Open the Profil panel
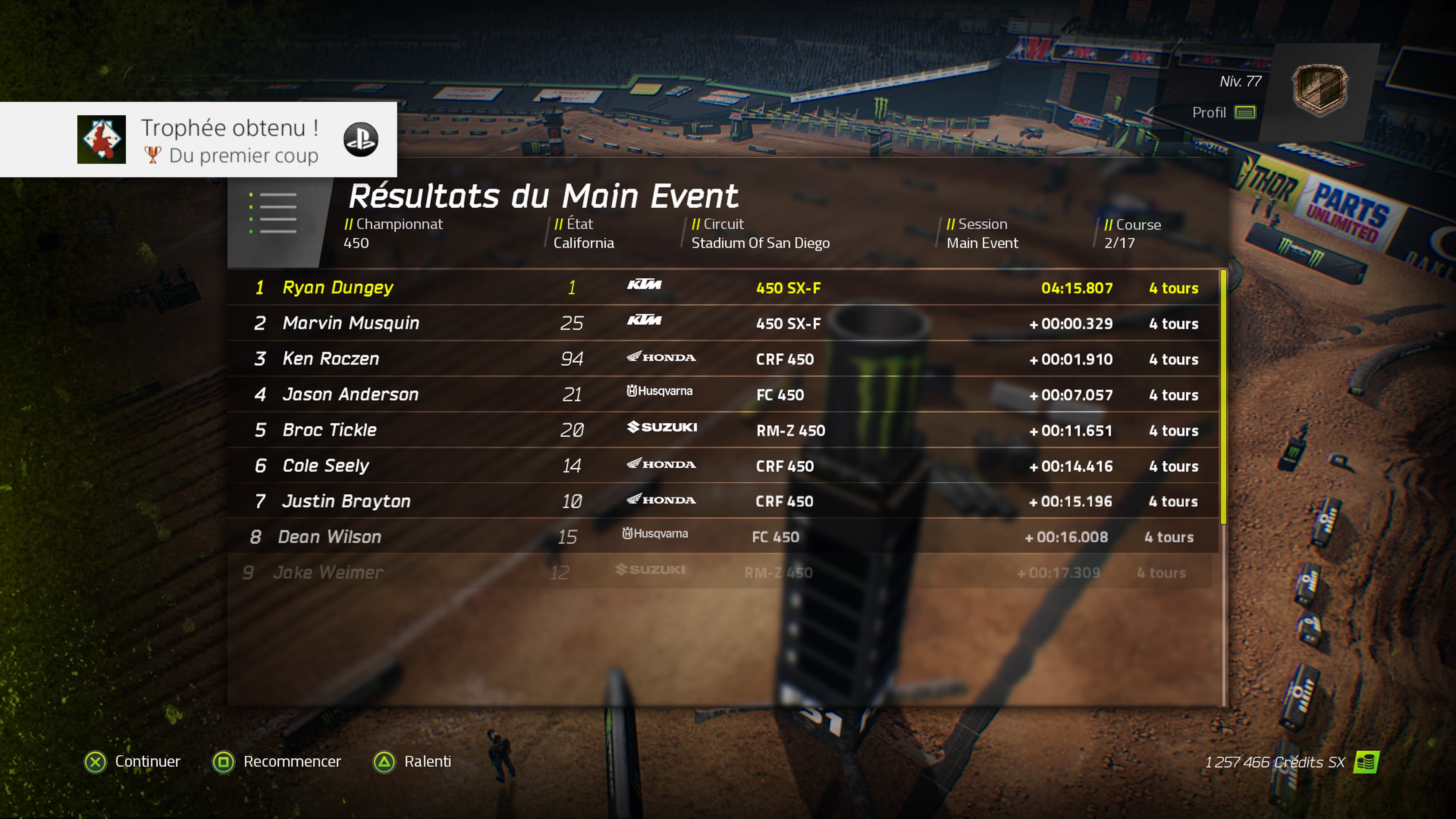1456x819 pixels. [x=1223, y=113]
